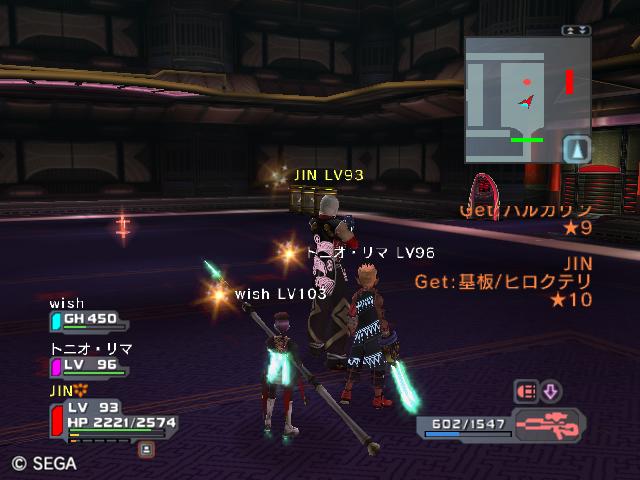The image size is (640, 480).
Task: Select party member wish in the party list
Action: point(86,319)
